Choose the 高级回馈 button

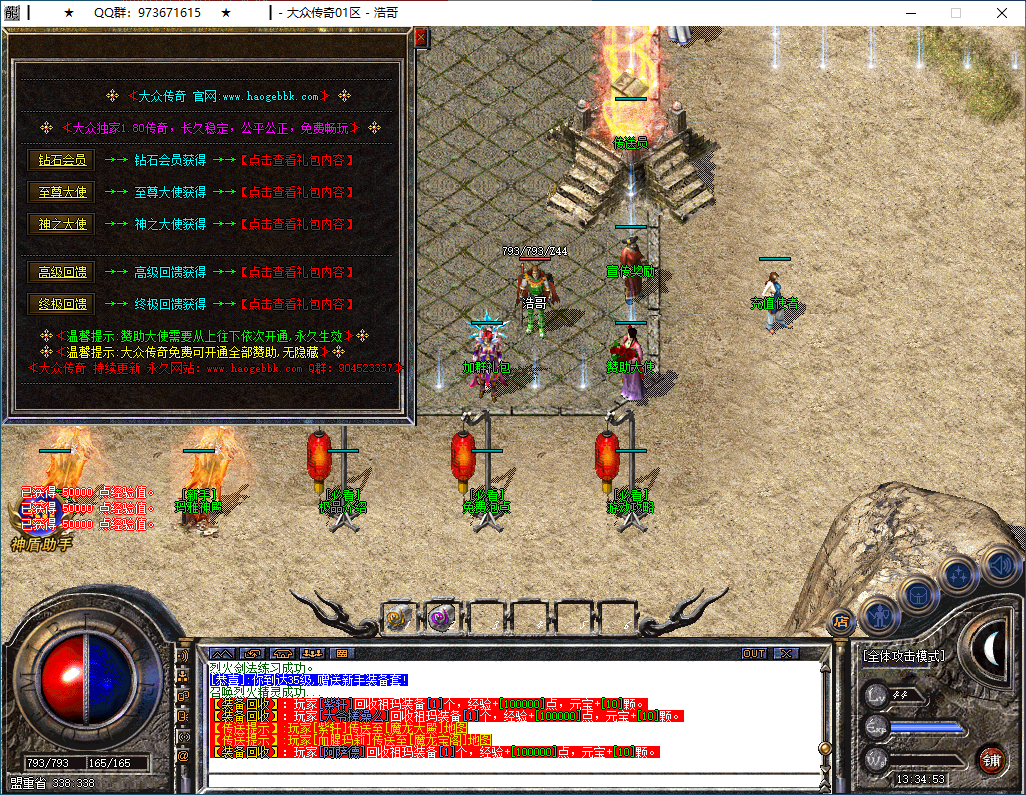(62, 272)
